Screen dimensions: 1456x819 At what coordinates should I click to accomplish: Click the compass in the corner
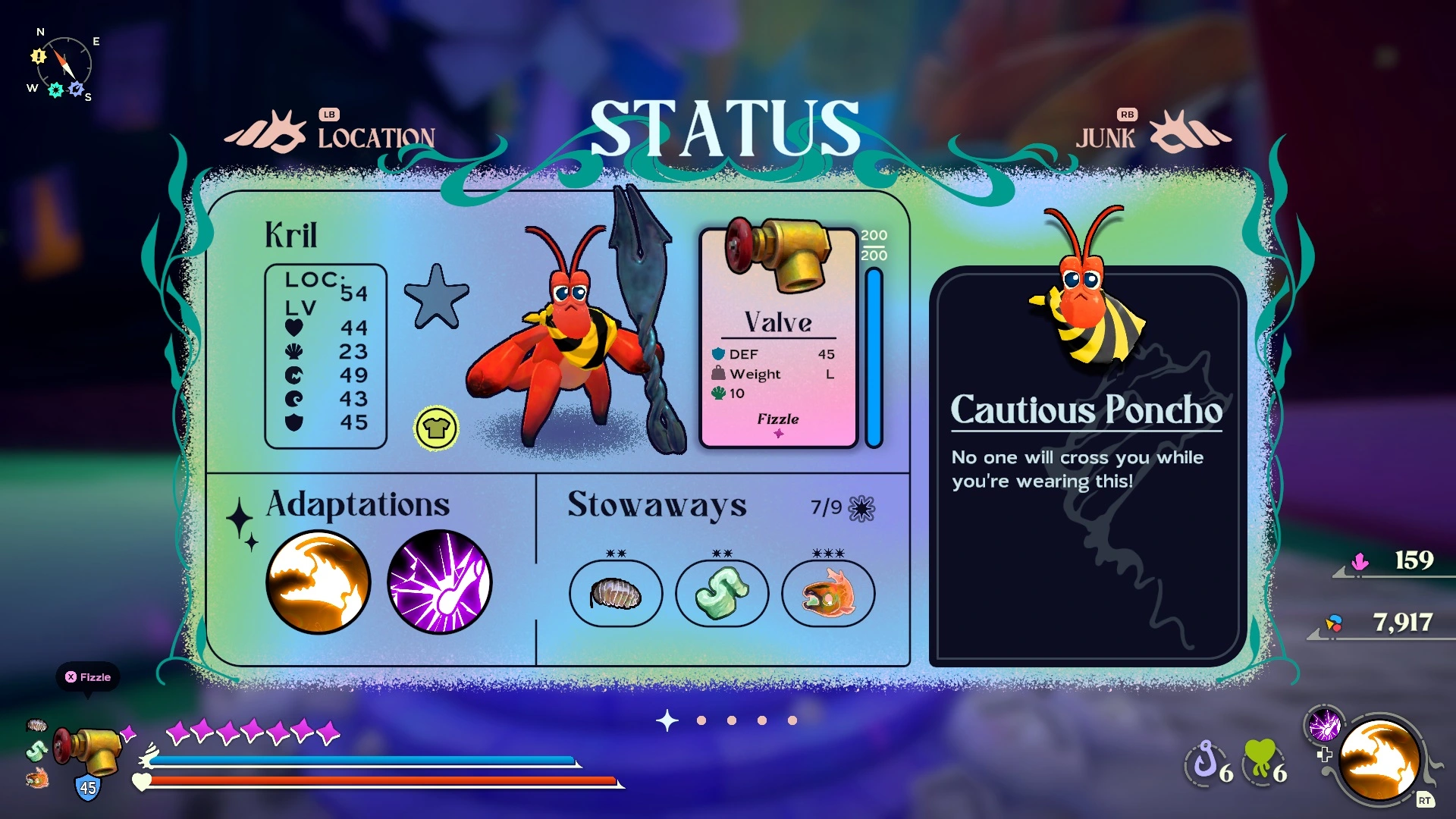coord(63,65)
